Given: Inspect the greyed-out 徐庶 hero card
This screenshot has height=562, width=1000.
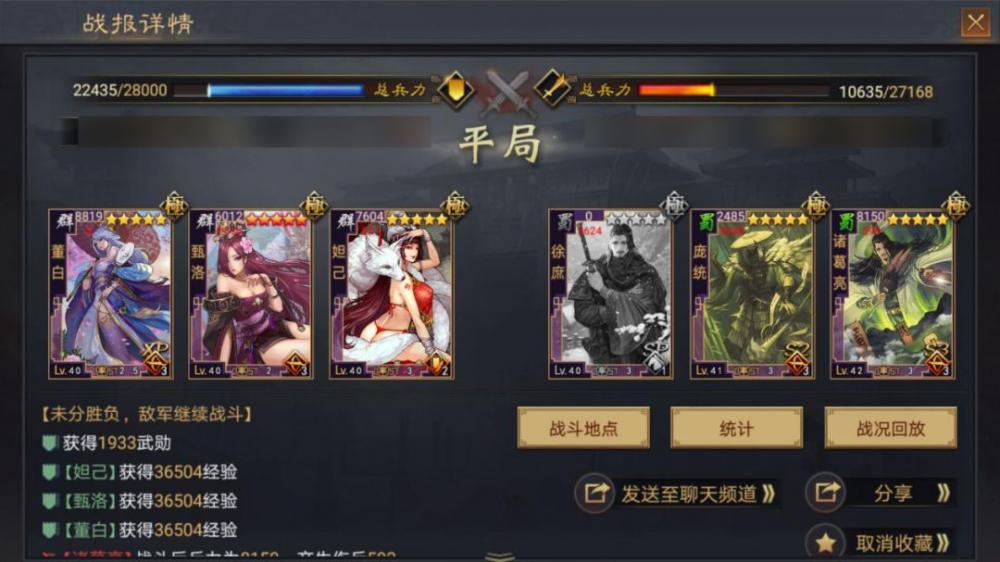Looking at the screenshot, I should [609, 294].
